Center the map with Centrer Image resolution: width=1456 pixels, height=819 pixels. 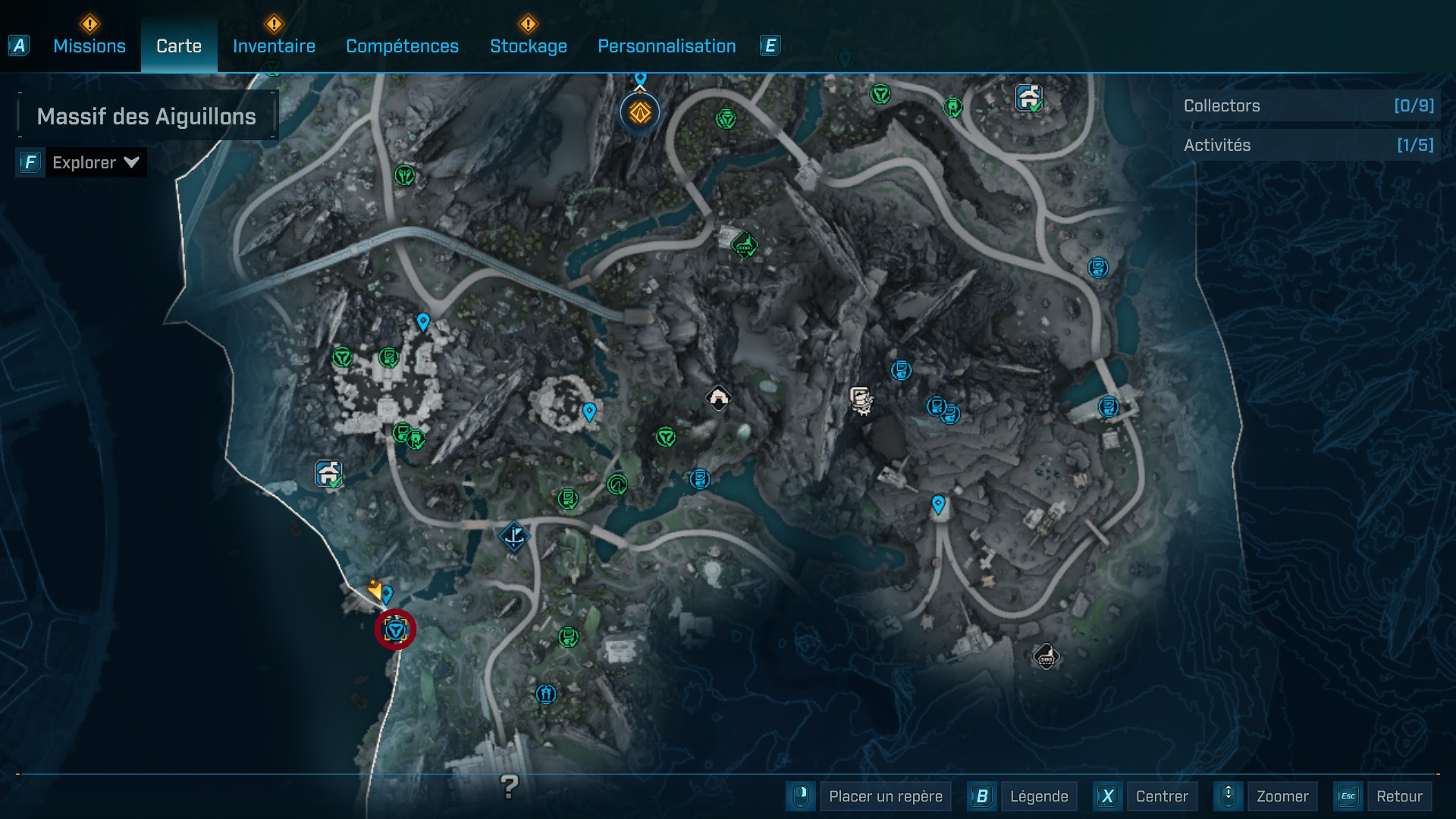coord(1161,796)
